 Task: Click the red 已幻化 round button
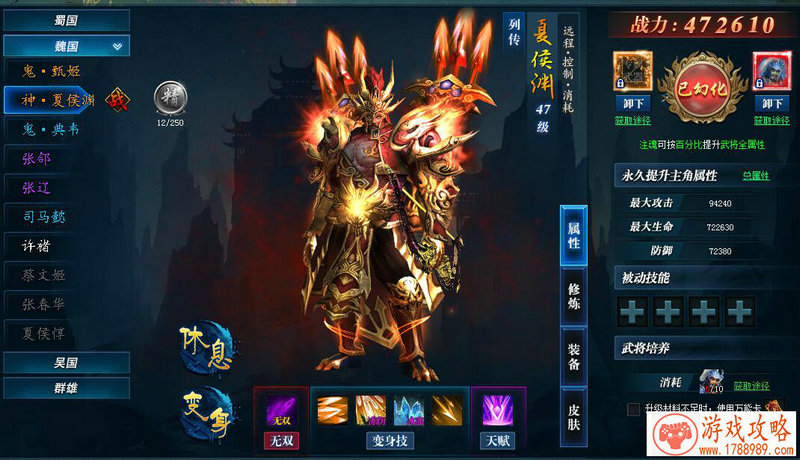(x=702, y=86)
